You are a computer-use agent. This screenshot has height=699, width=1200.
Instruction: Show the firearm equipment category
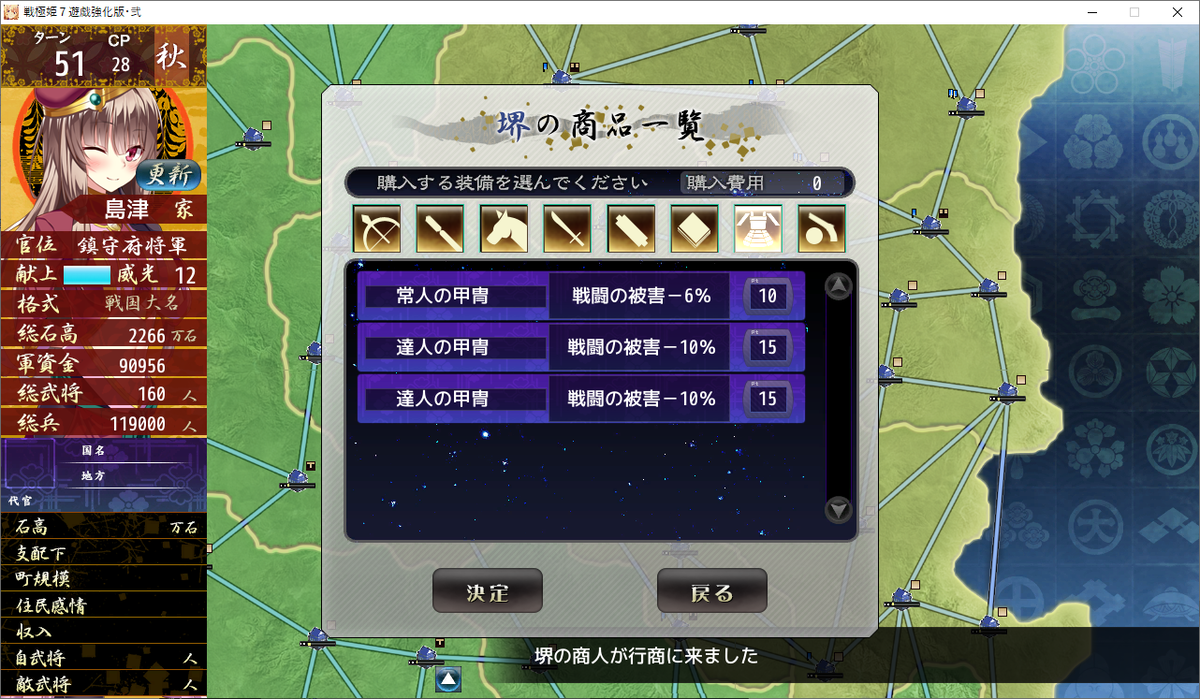click(x=821, y=228)
